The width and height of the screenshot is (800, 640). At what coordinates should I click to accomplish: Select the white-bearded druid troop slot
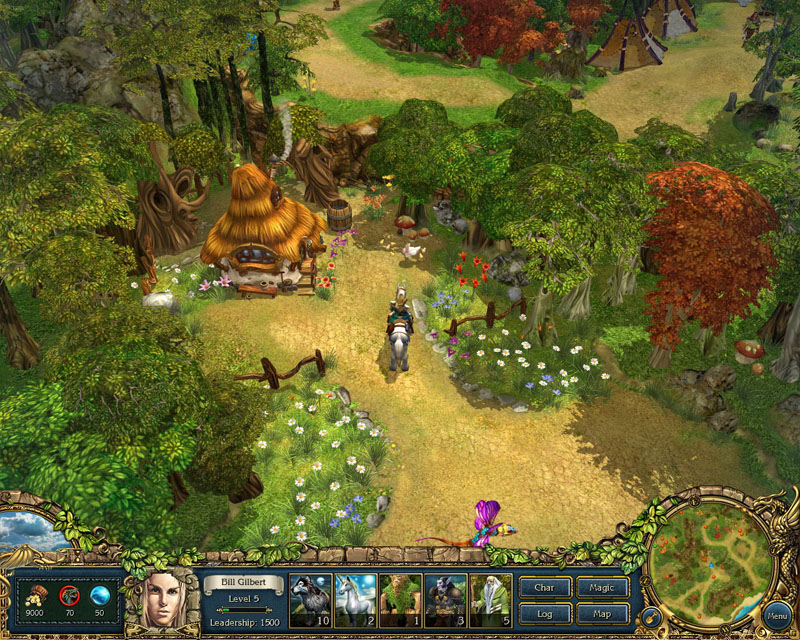(490, 599)
